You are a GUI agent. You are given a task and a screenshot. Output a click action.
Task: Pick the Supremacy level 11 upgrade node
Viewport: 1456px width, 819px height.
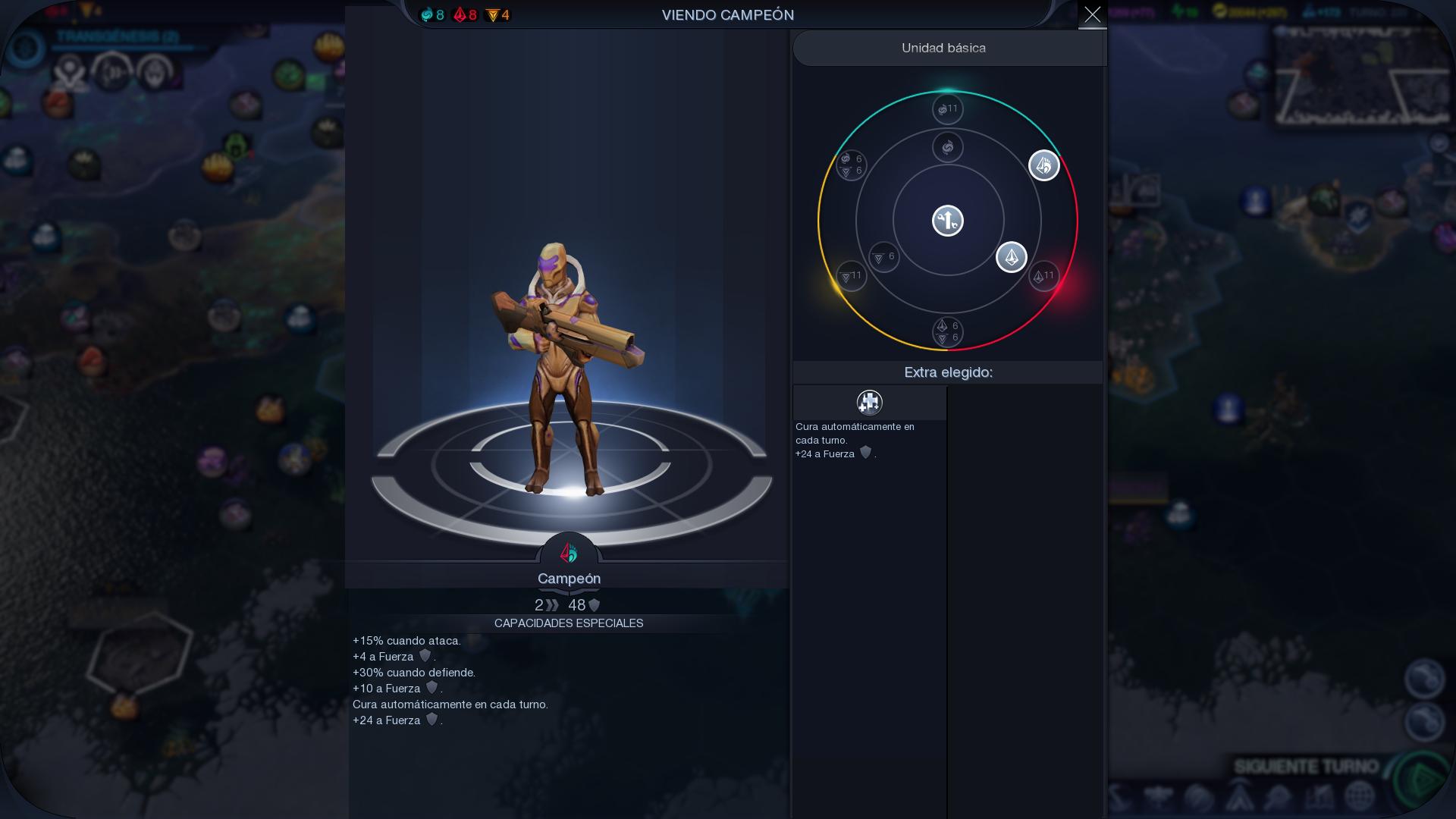[851, 276]
